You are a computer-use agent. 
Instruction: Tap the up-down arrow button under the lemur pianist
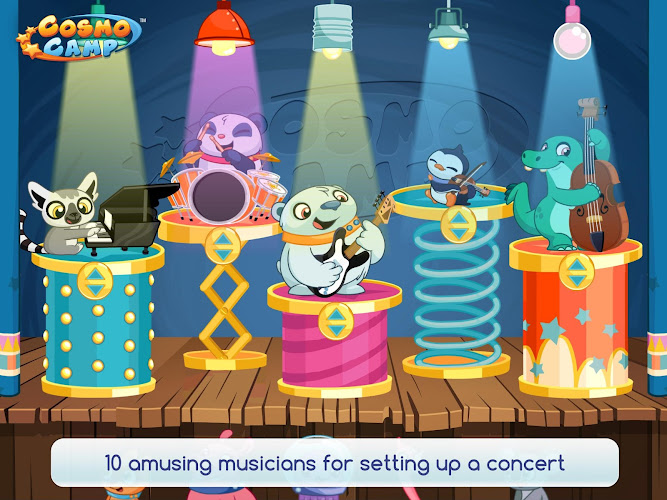95,280
